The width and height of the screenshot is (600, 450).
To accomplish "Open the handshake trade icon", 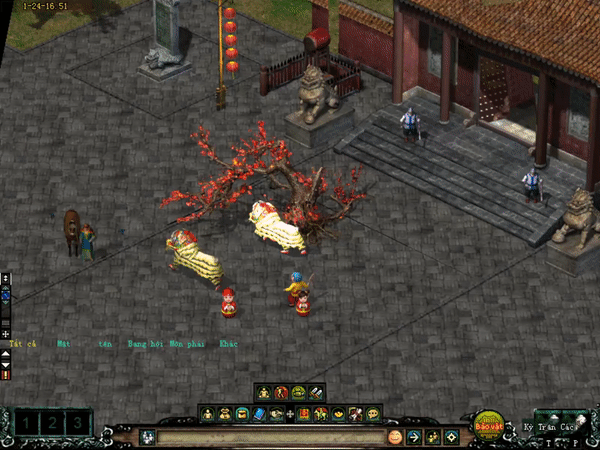I will [275, 414].
